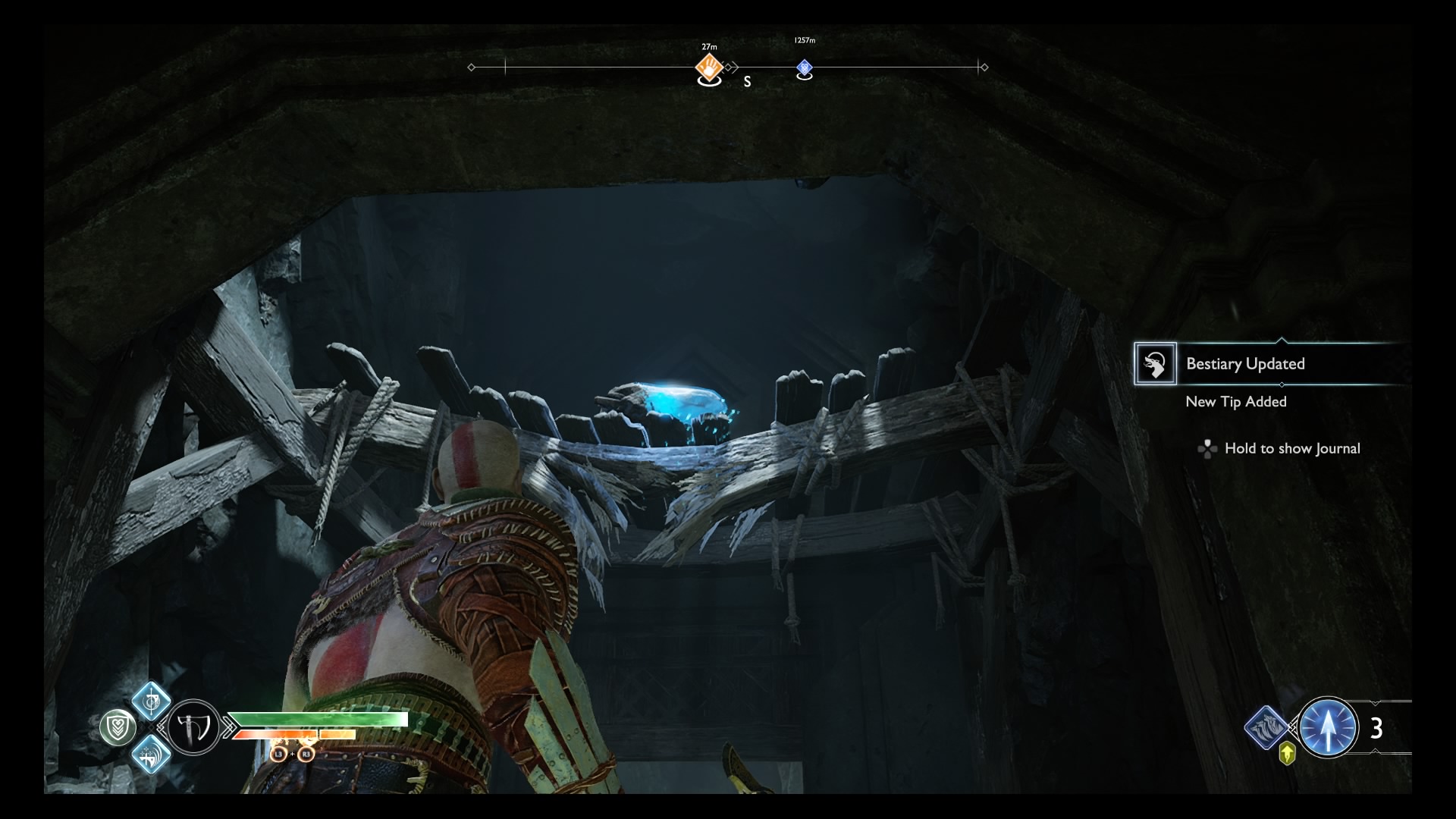Click the arrow count number 3

[1377, 730]
